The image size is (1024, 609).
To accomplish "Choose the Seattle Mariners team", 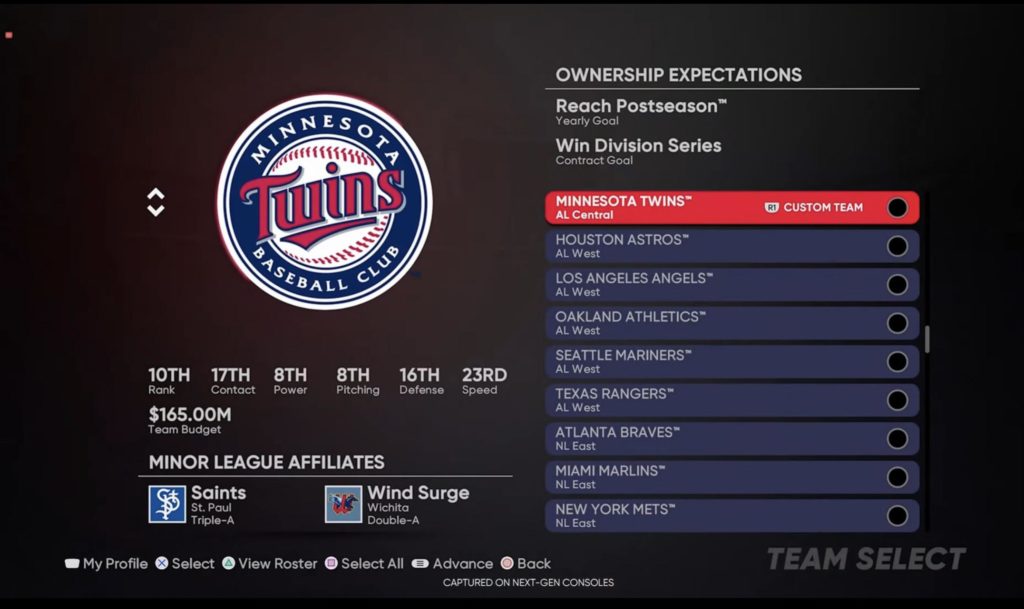I will (700, 361).
